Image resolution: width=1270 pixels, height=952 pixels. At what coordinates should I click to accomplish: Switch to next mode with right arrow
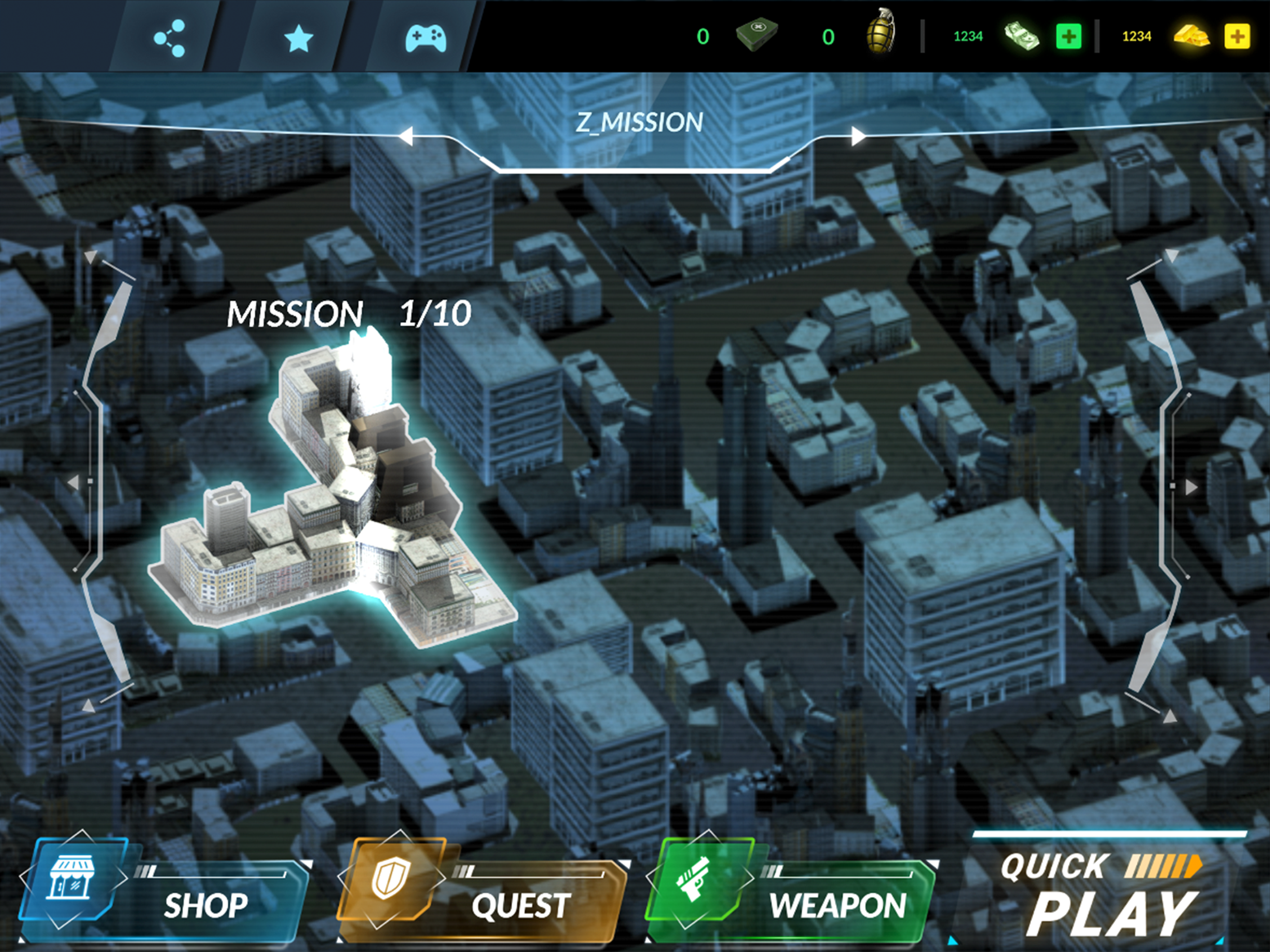(858, 137)
